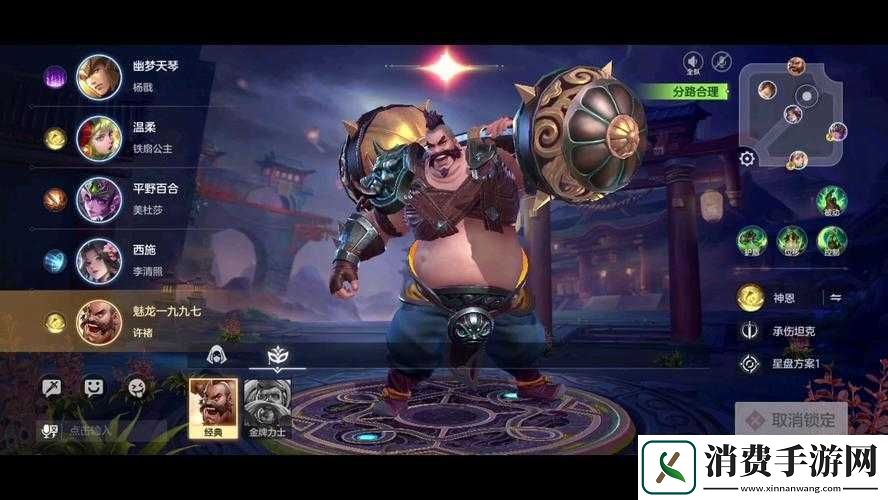
Task: Choose the 经典 classic skin thumbnail
Action: (214, 407)
